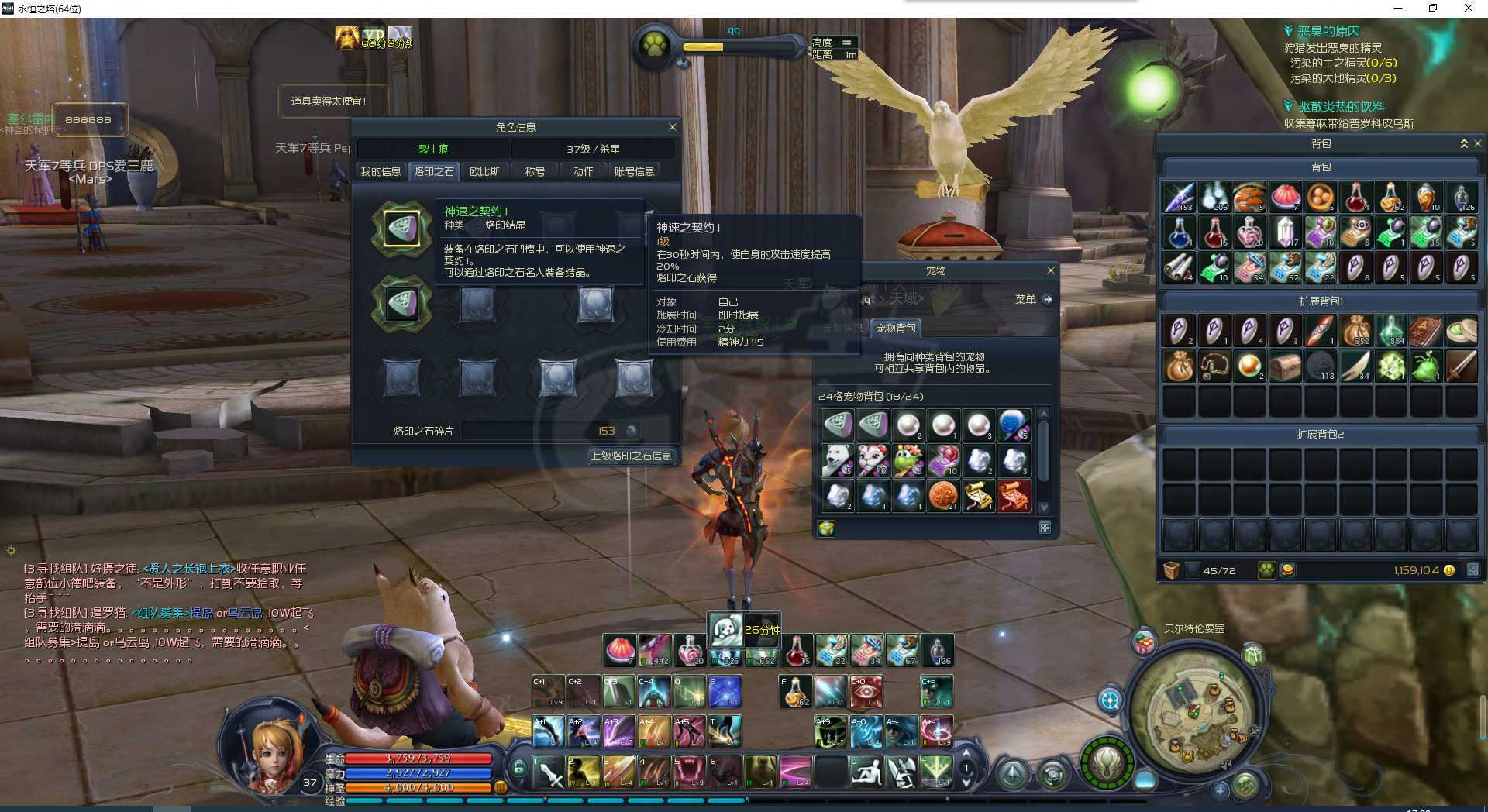Click the 上级烙印之石信息 button

pyautogui.click(x=631, y=456)
